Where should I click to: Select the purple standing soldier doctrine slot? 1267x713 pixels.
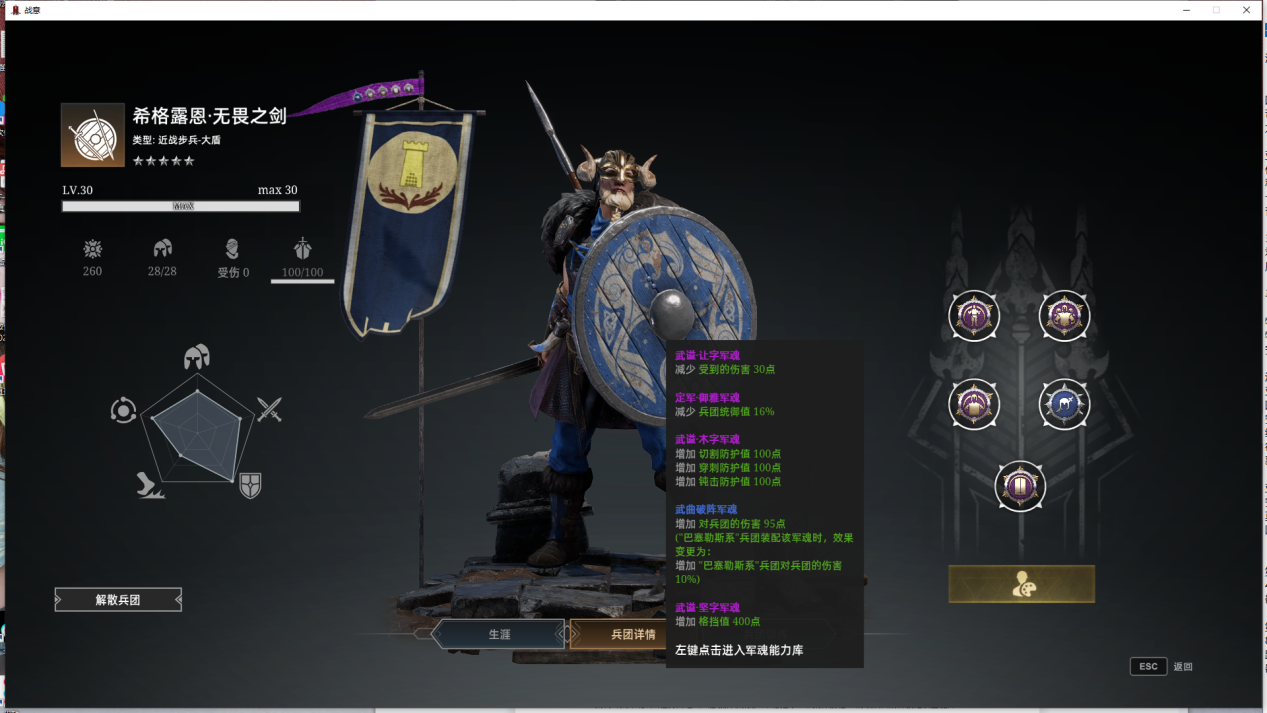tap(973, 316)
